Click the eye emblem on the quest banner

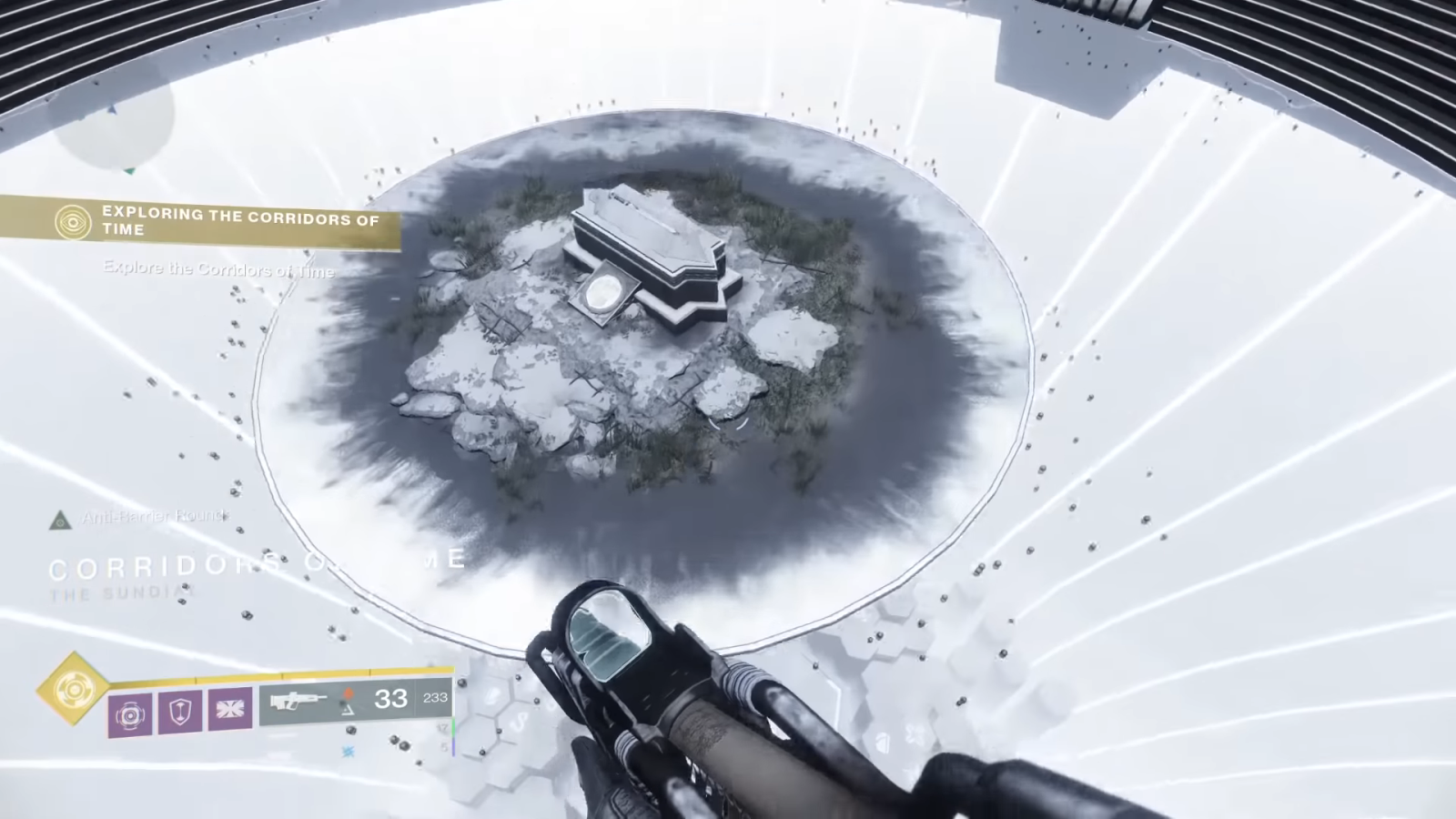pos(72,222)
